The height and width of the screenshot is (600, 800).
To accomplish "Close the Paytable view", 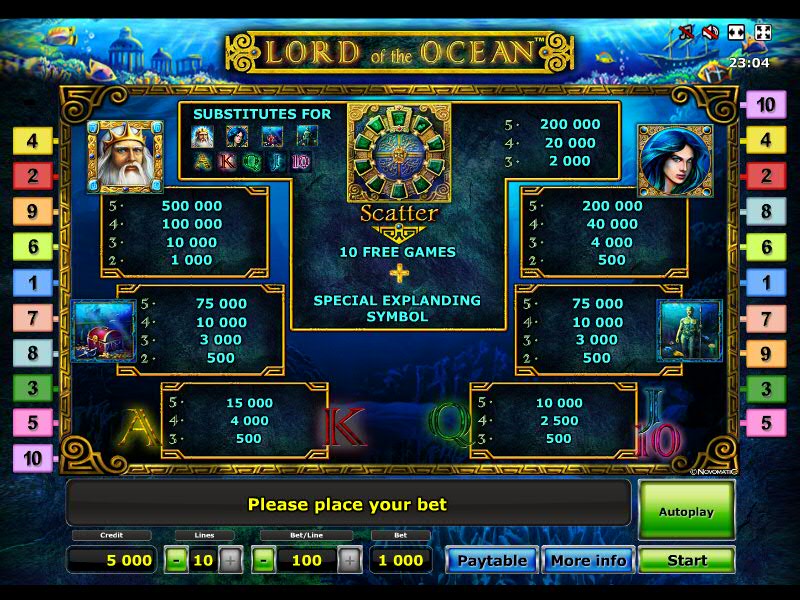I will 492,560.
